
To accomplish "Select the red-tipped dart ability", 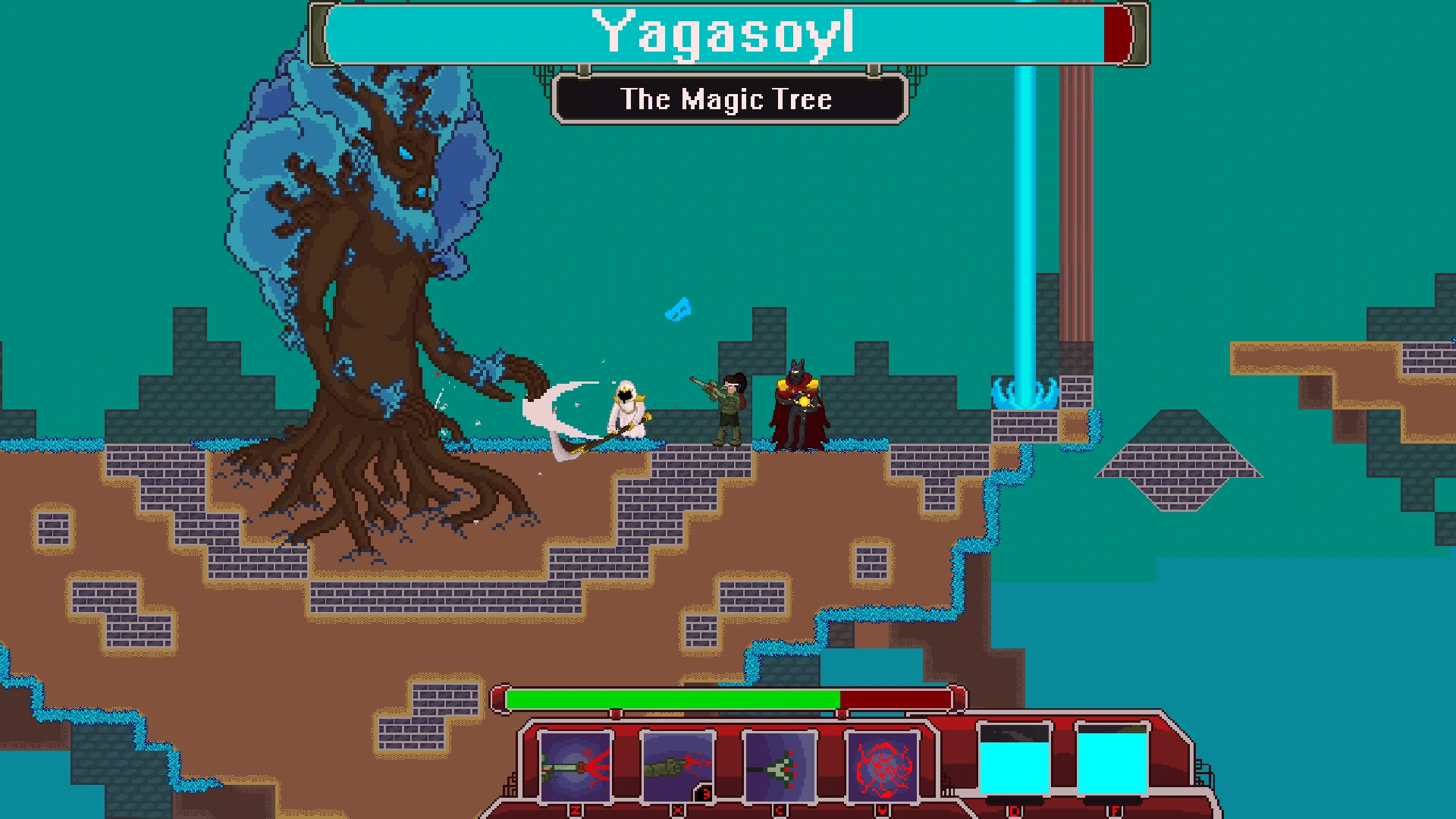I will [x=780, y=767].
